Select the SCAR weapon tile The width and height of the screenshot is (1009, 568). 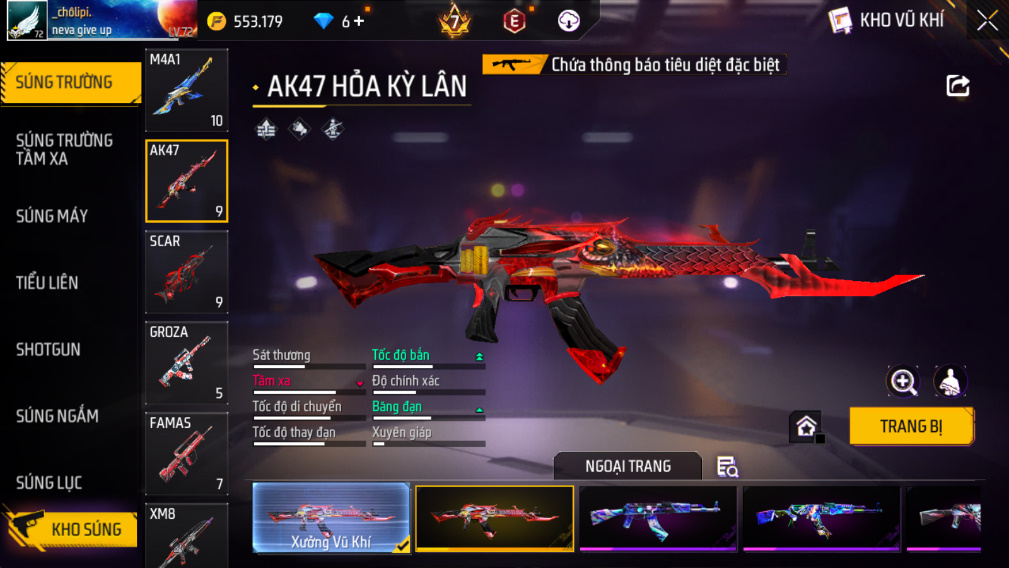(187, 272)
